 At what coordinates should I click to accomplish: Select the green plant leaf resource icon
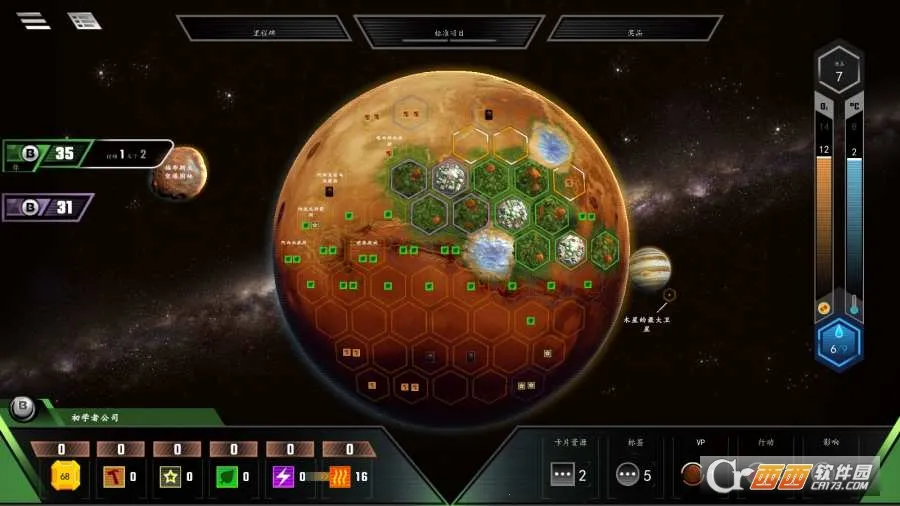(x=228, y=476)
